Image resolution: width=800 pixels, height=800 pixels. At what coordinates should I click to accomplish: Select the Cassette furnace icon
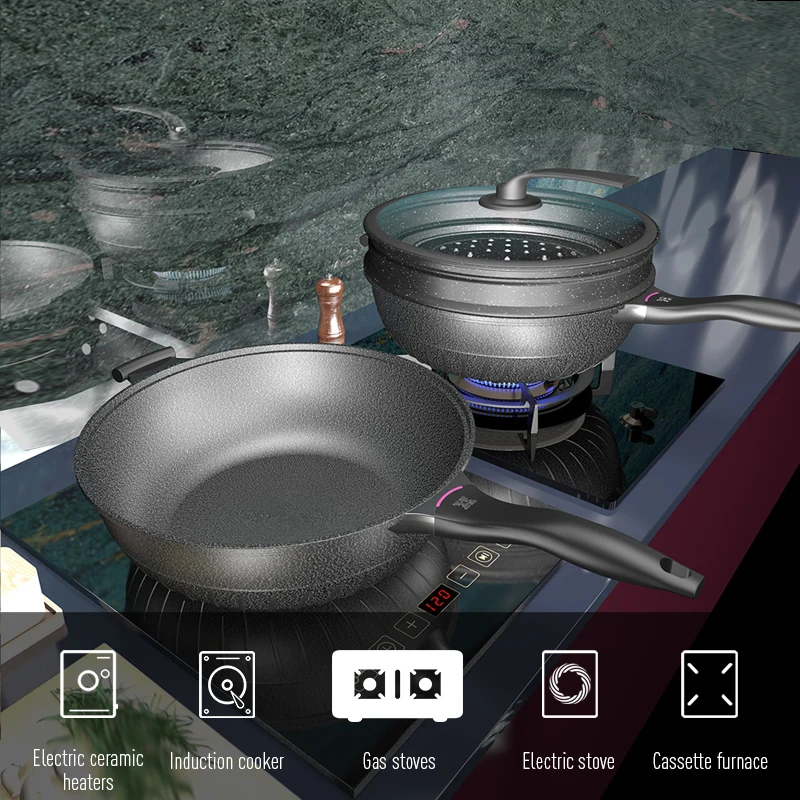point(709,684)
